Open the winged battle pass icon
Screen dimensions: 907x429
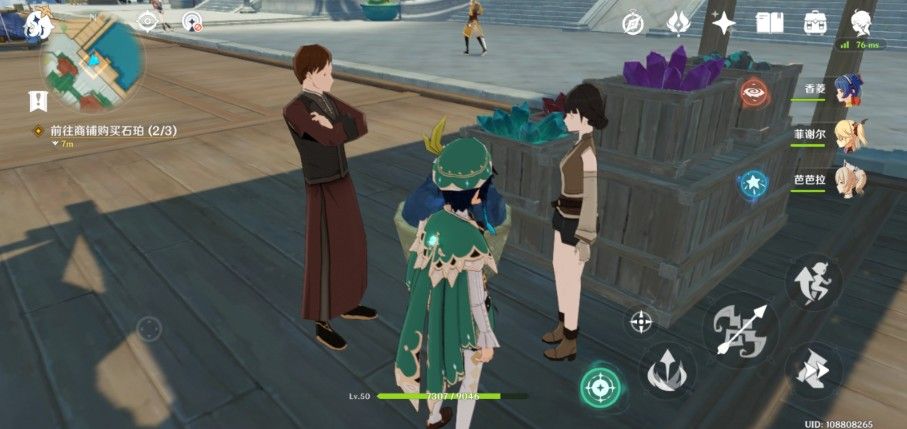[676, 22]
